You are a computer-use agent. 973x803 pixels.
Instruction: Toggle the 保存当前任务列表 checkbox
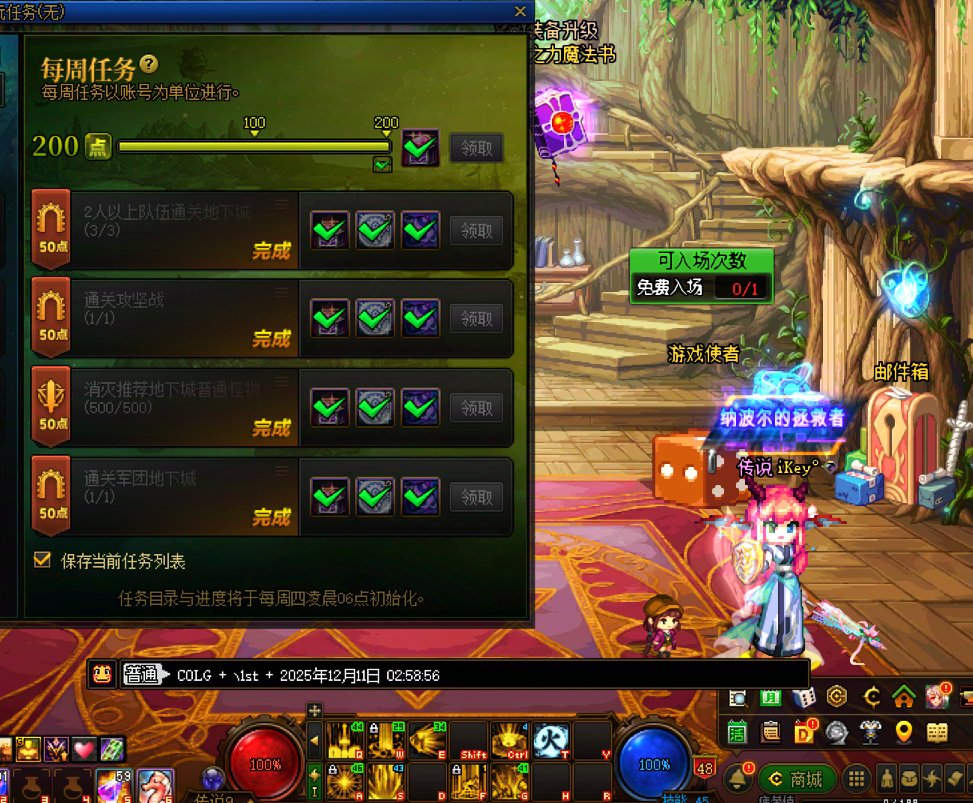tap(42, 560)
